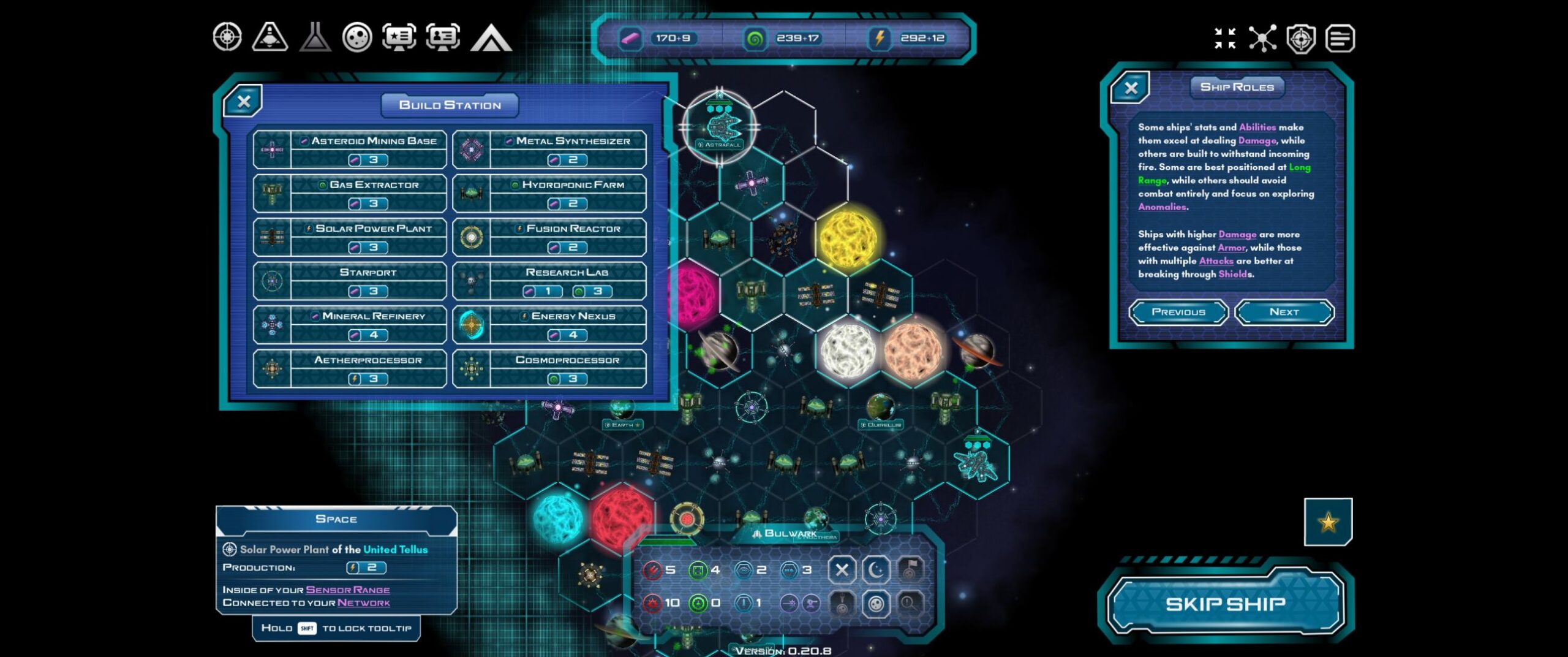Open the research flask icon
The width and height of the screenshot is (1568, 657).
coord(315,37)
